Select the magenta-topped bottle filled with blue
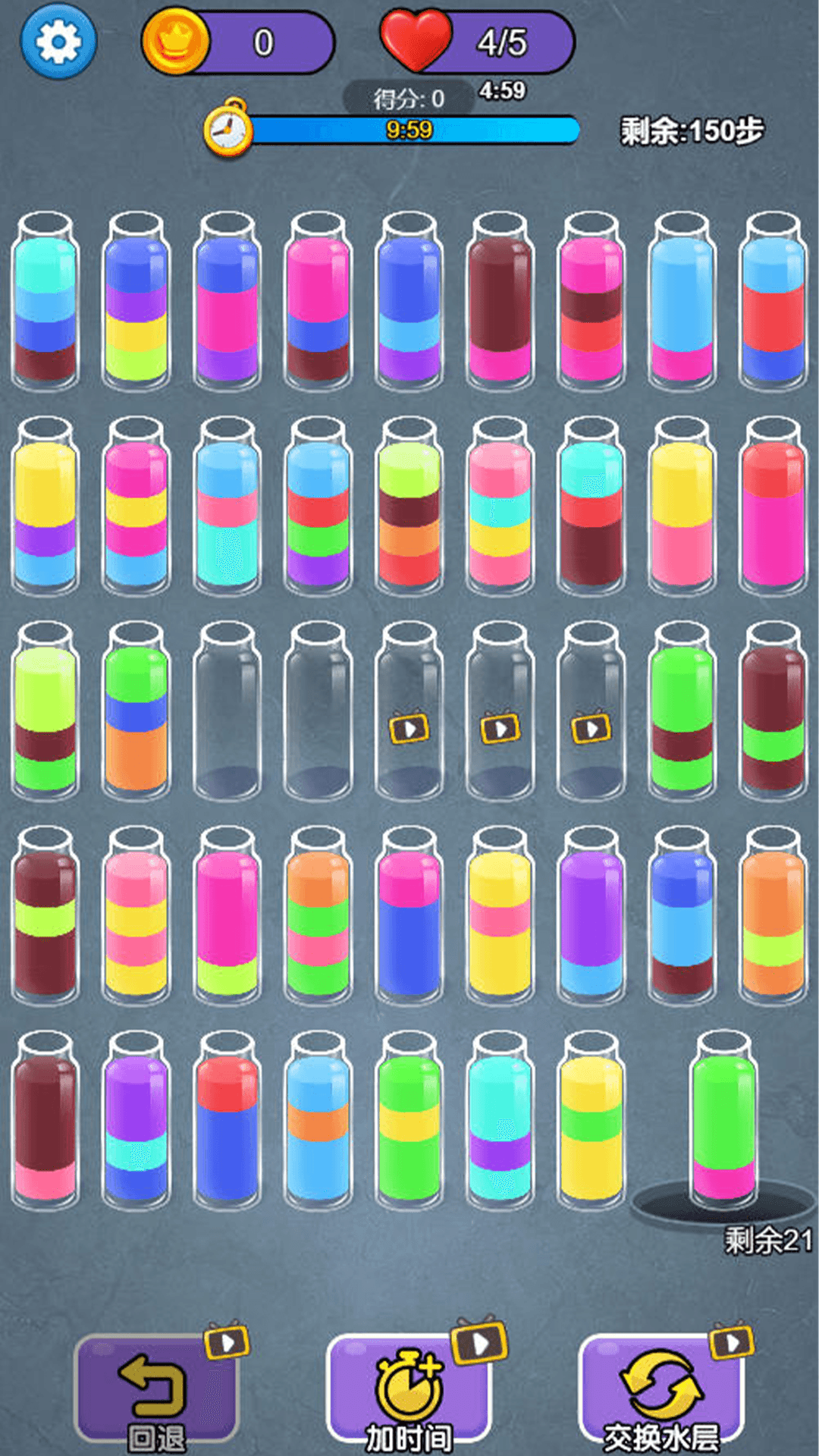 coord(409,918)
